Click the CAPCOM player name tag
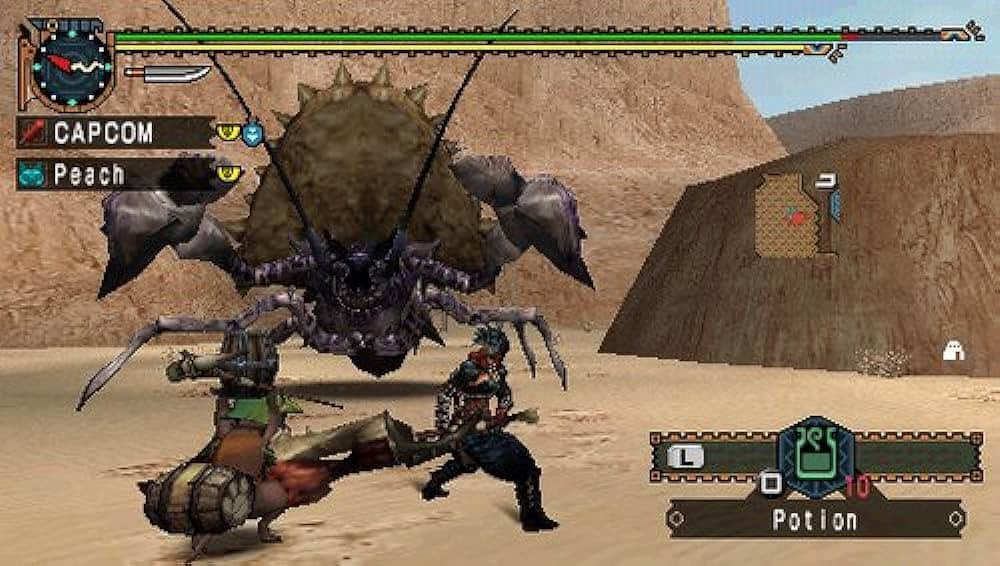 (114, 133)
